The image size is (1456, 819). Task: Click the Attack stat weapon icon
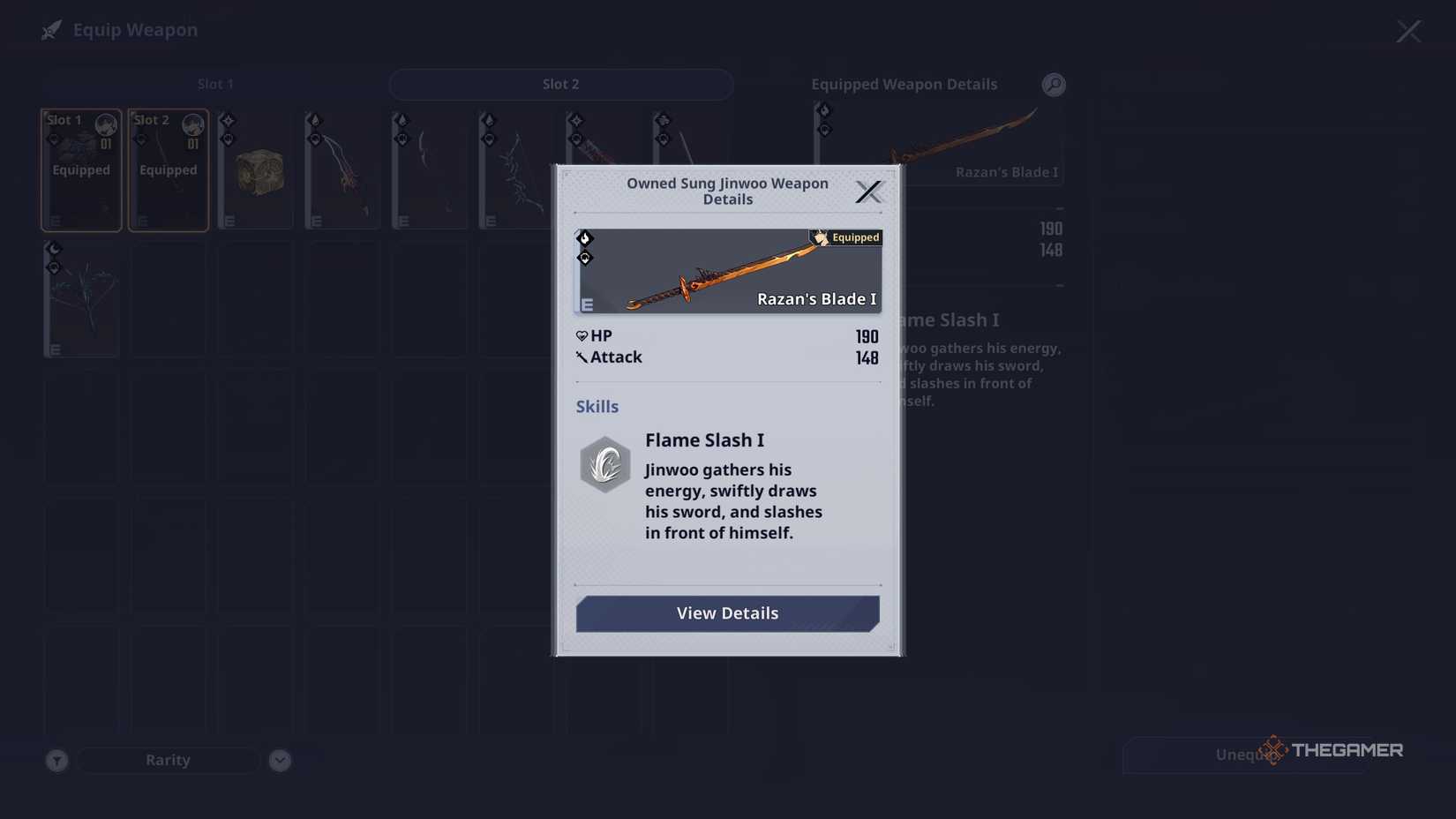coord(582,357)
